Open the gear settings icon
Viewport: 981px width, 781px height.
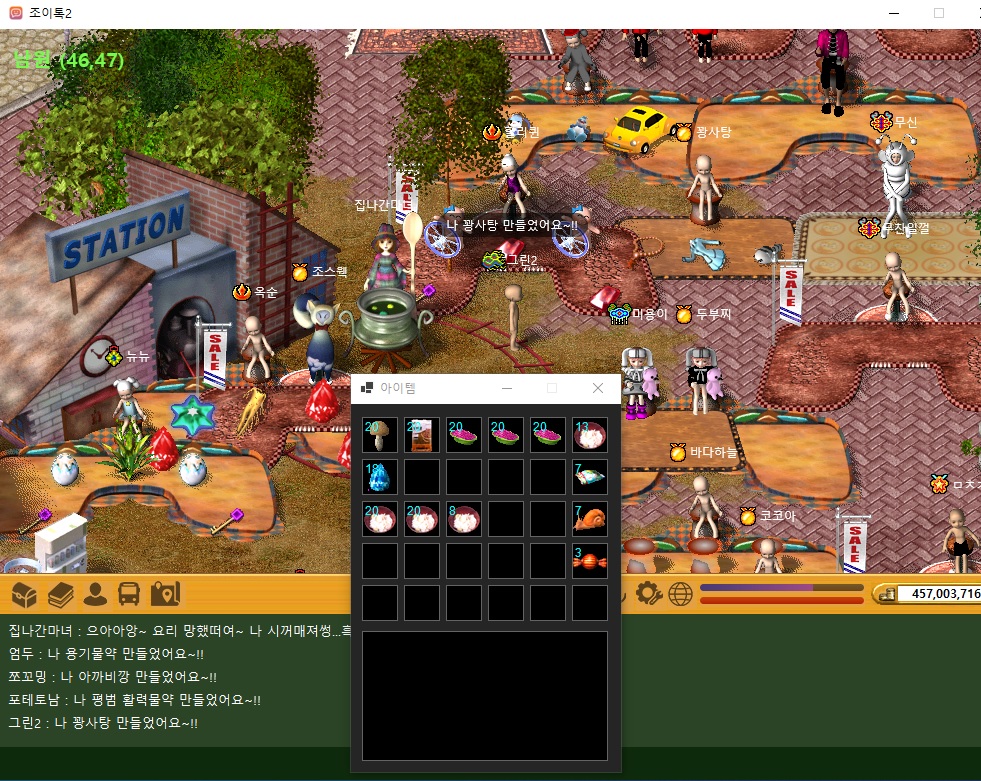pos(647,594)
